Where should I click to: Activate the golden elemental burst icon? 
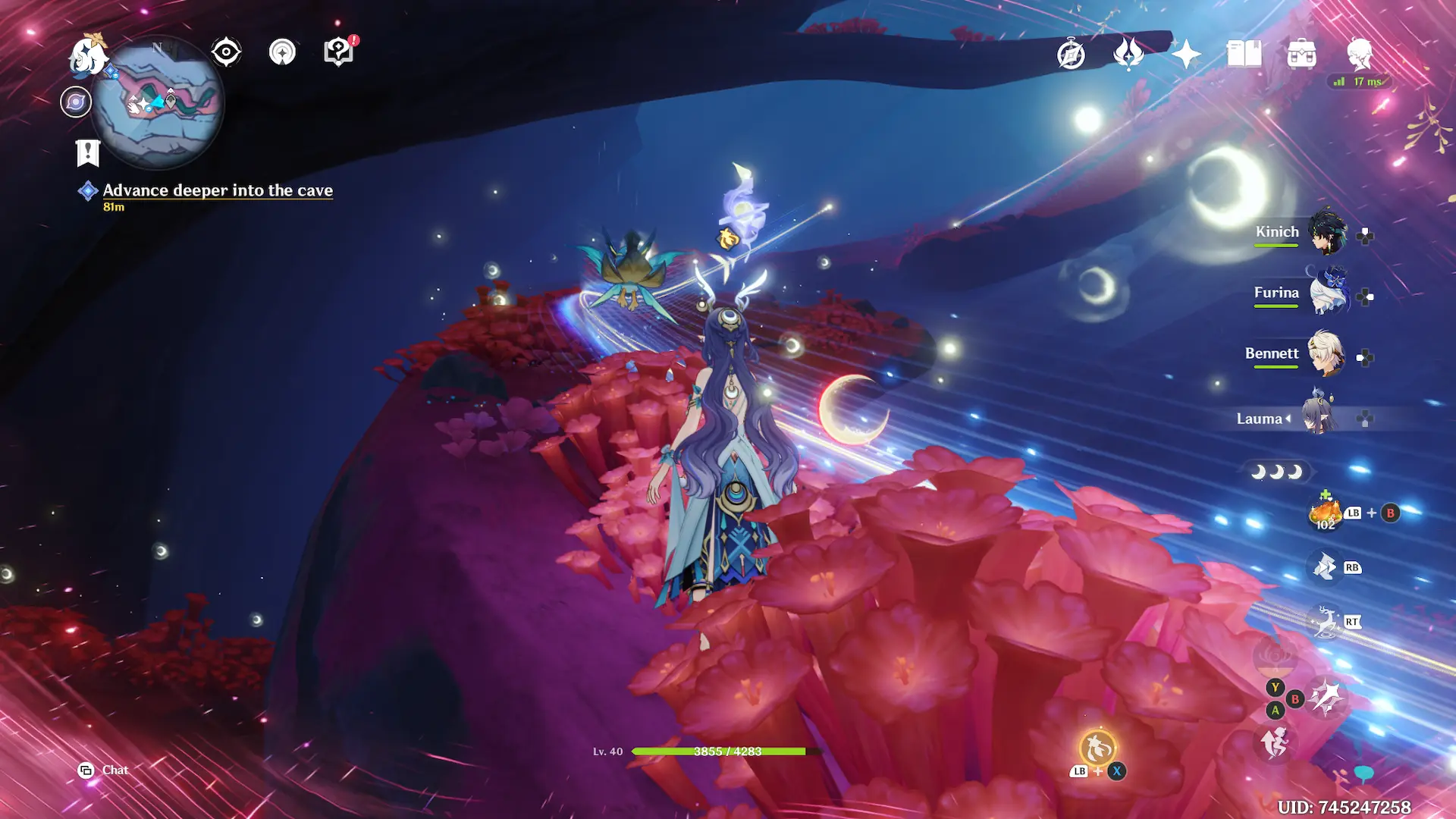[1097, 748]
